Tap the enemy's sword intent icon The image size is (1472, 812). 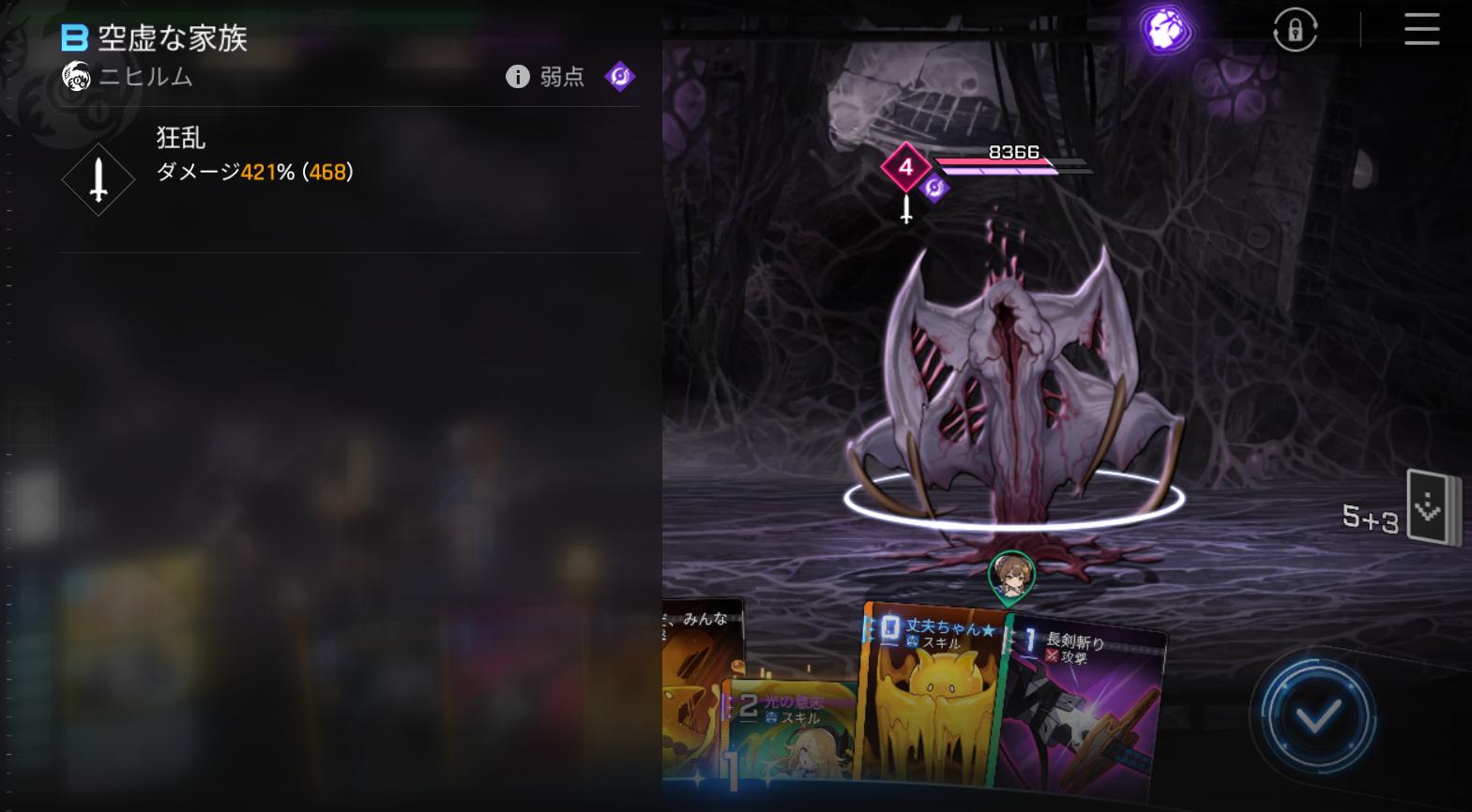pos(906,209)
